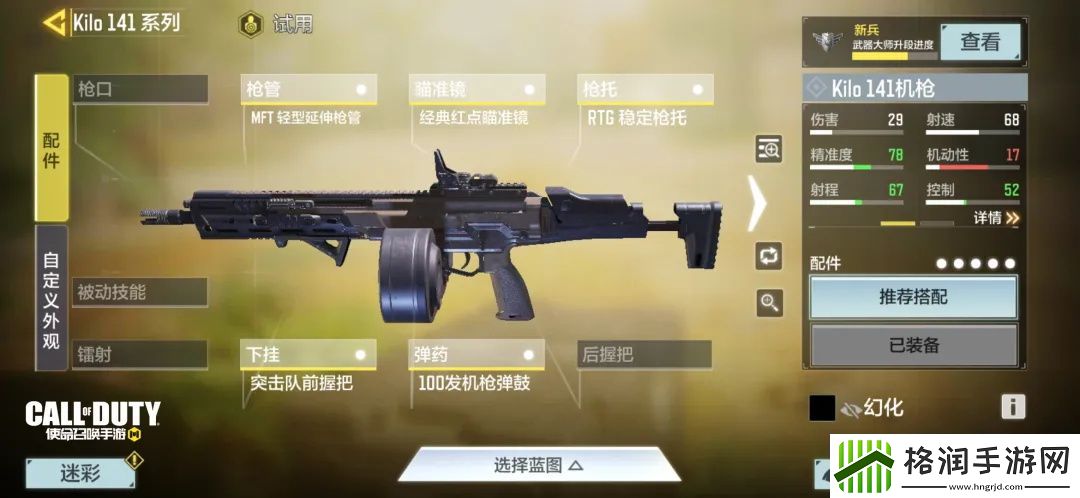Viewport: 1080px width, 498px height.
Task: Go back using the yellow arrow
Action: click(x=55, y=22)
